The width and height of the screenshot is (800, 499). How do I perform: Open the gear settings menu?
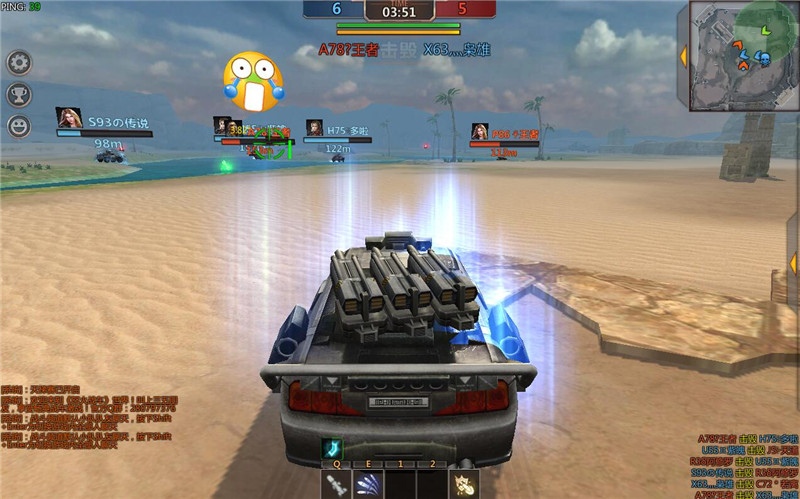pos(19,63)
